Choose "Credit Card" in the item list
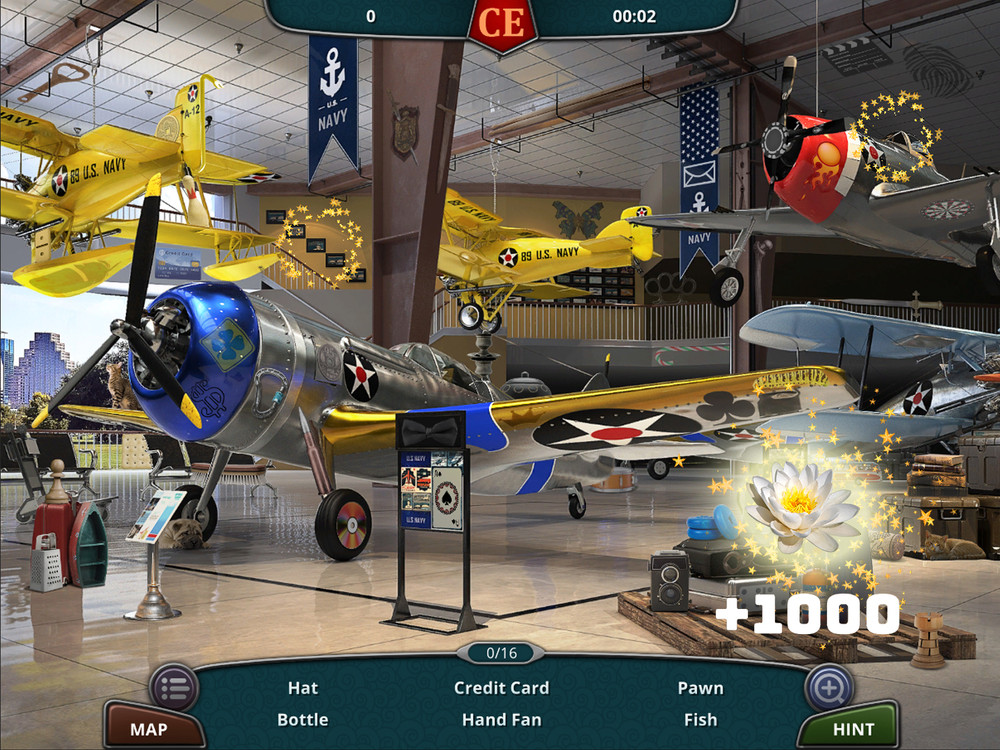Viewport: 1000px width, 750px height. 501,688
